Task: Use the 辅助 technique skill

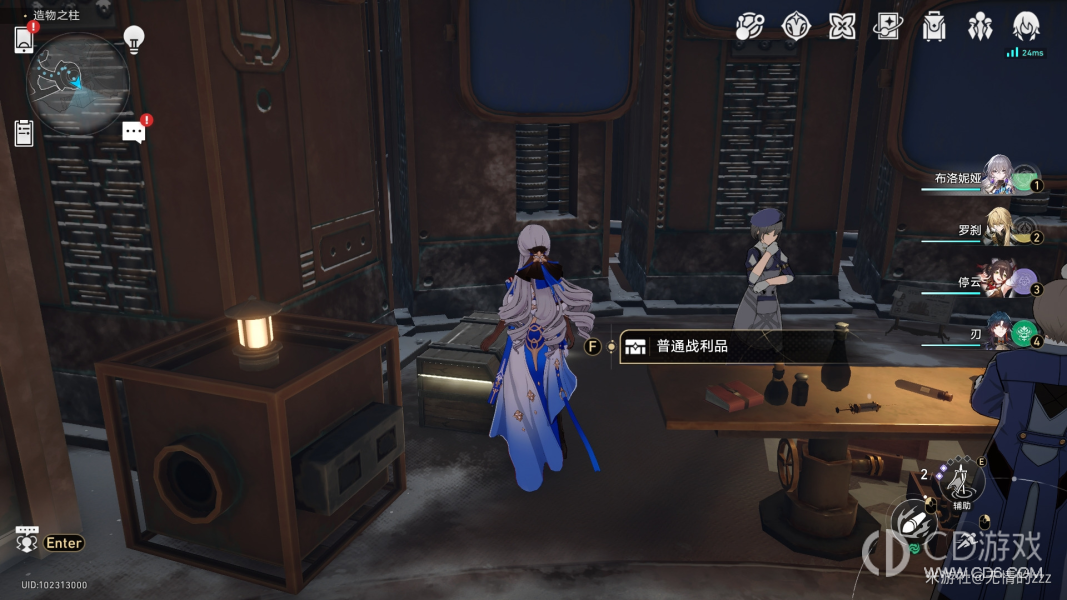Action: (962, 484)
